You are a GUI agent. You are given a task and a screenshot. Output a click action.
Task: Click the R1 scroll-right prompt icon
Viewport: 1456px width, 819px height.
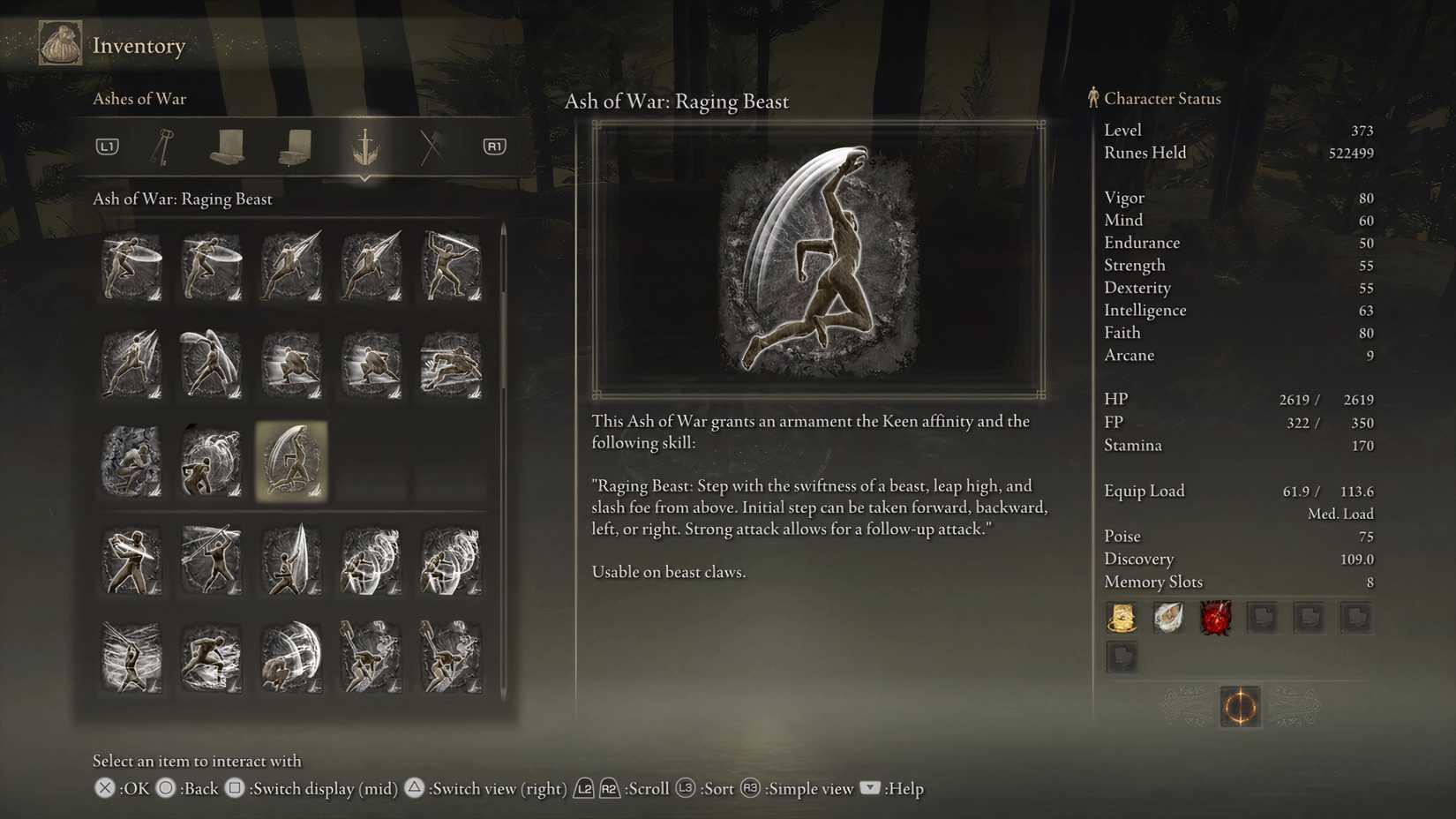(492, 147)
